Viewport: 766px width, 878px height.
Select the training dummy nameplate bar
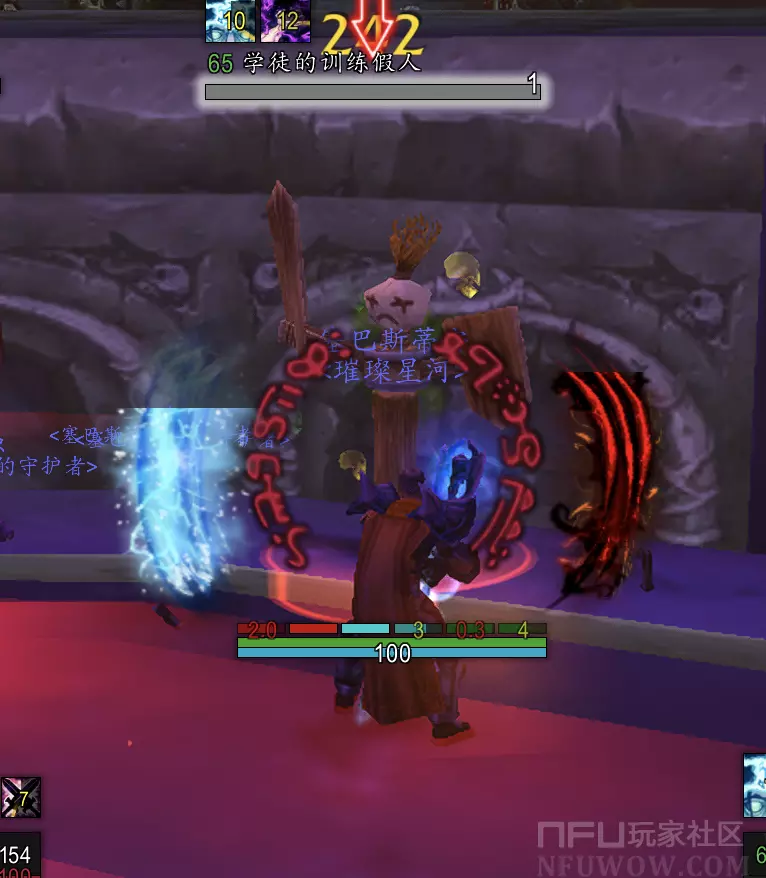pos(373,91)
